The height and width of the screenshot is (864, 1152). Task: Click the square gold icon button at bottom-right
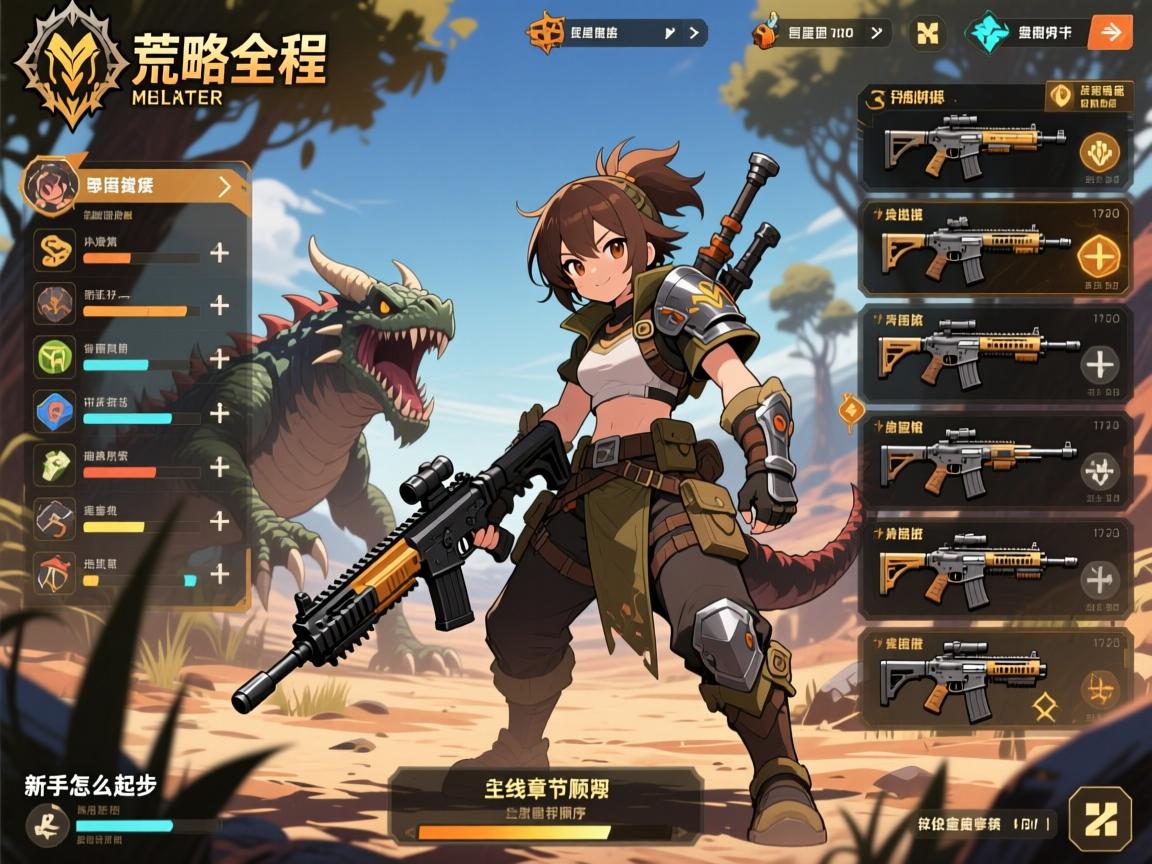click(x=1100, y=819)
